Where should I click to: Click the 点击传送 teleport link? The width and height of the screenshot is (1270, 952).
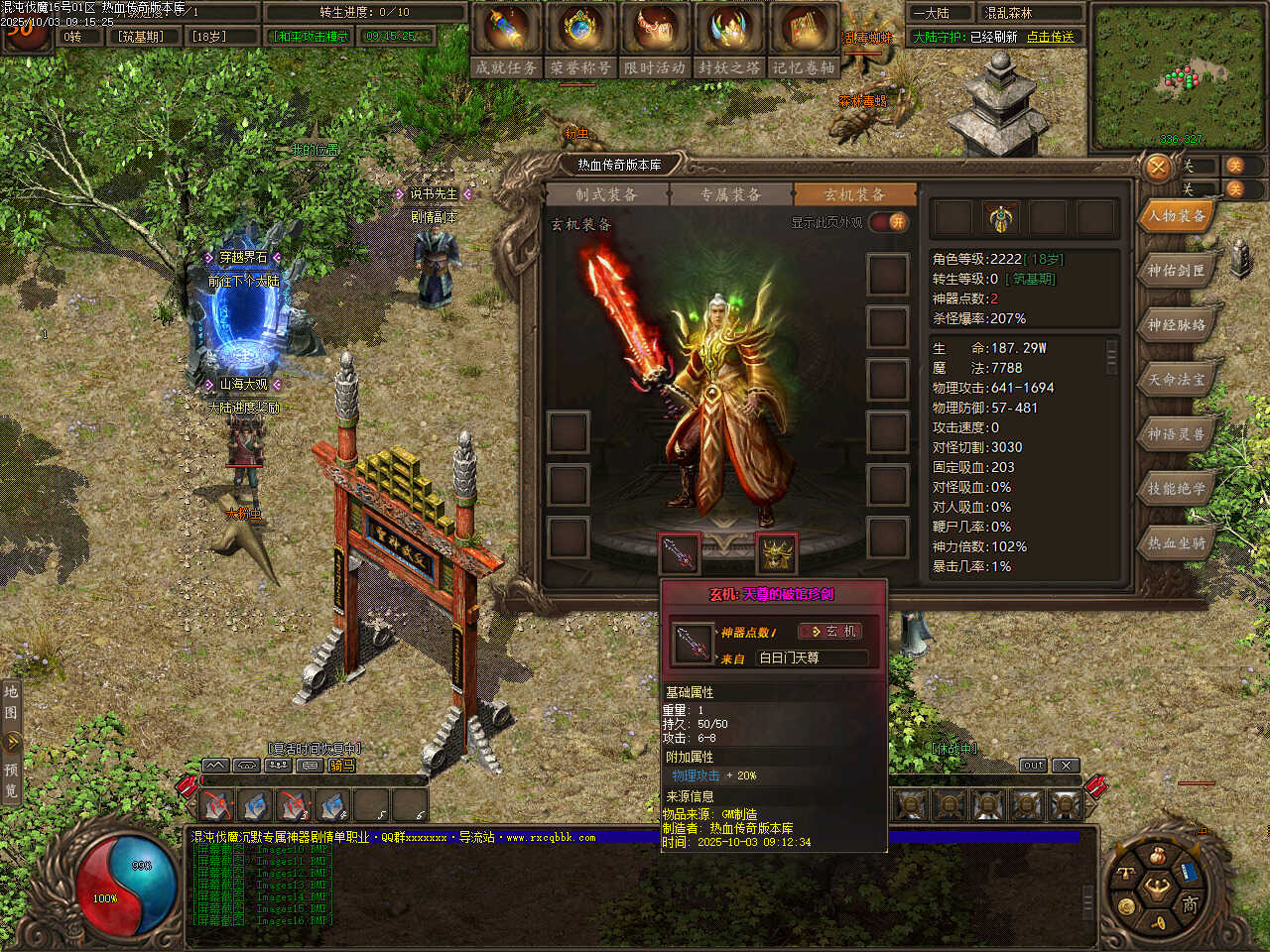1050,37
